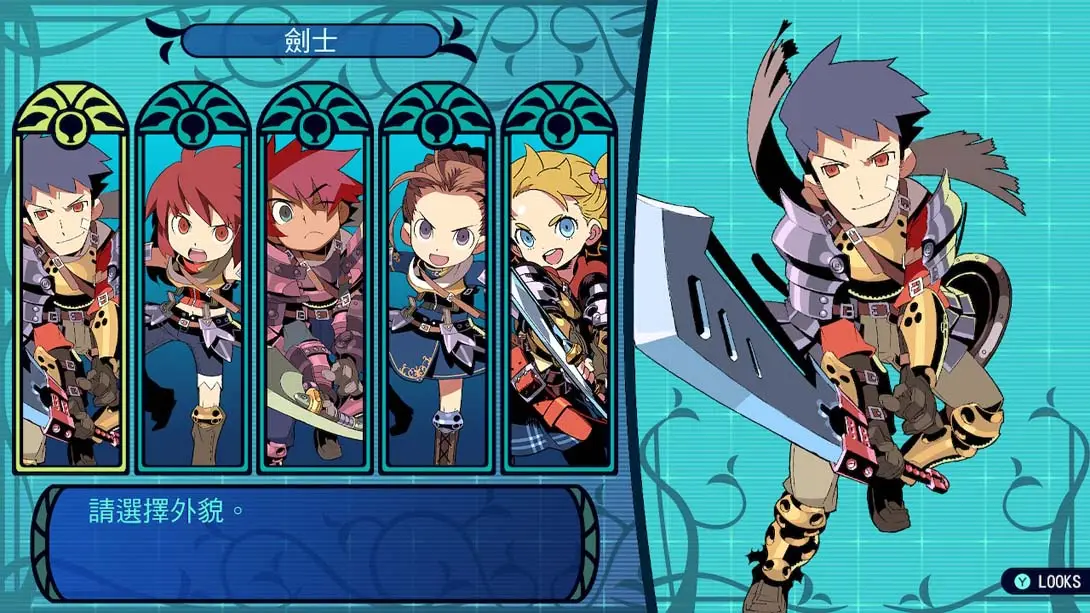Select the brown-haired girl portrait
Image resolution: width=1090 pixels, height=613 pixels.
point(436,290)
